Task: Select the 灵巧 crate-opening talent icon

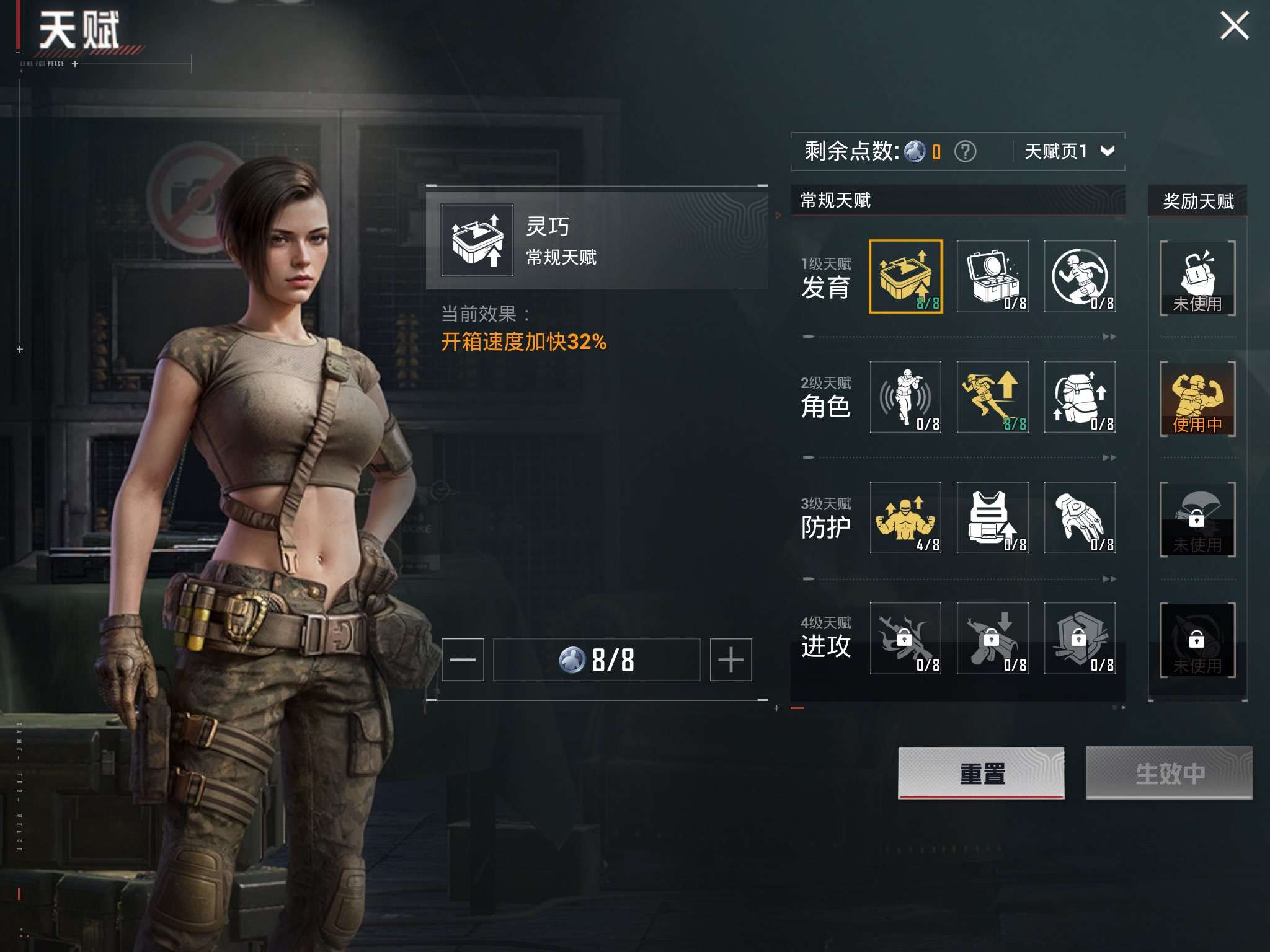Action: pyautogui.click(x=905, y=277)
